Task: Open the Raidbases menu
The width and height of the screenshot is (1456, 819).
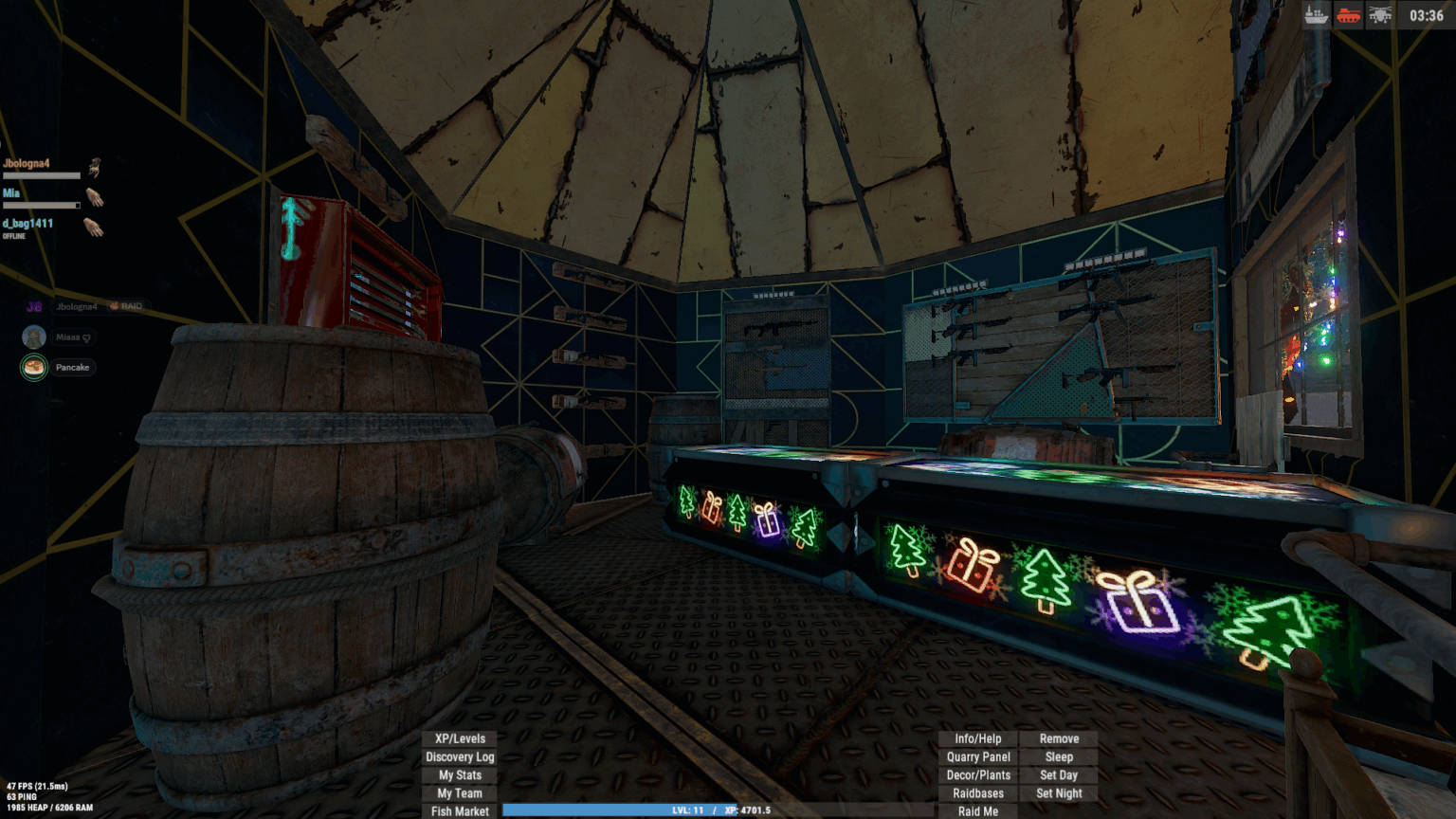Action: pos(977,792)
